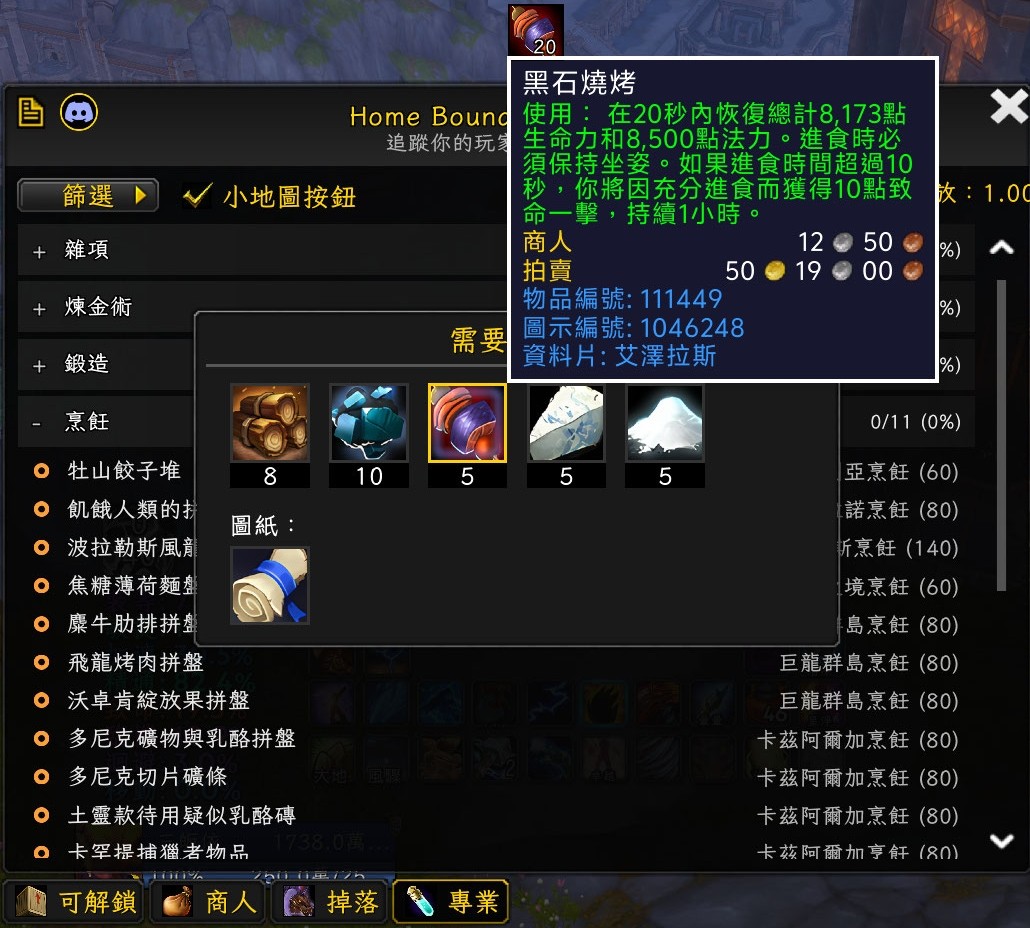The height and width of the screenshot is (928, 1030).
Task: Select the 多尼克切片礦條 recipe row
Action: coord(147,778)
